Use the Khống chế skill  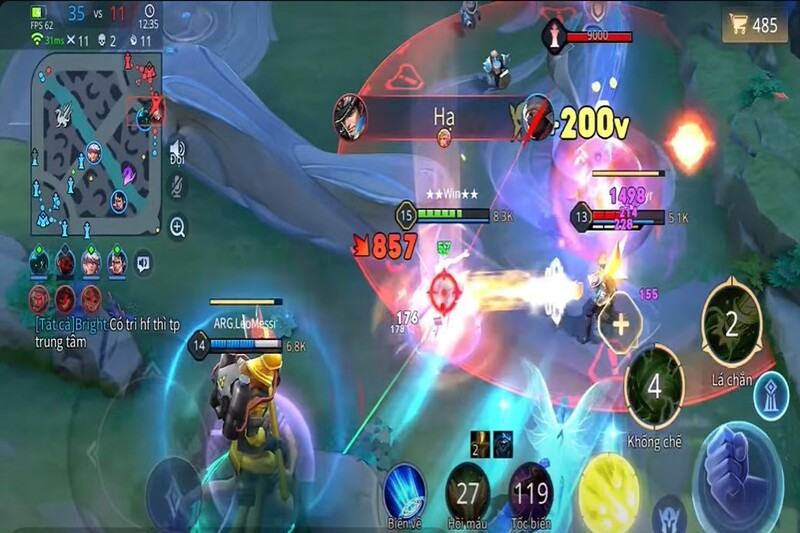point(655,388)
